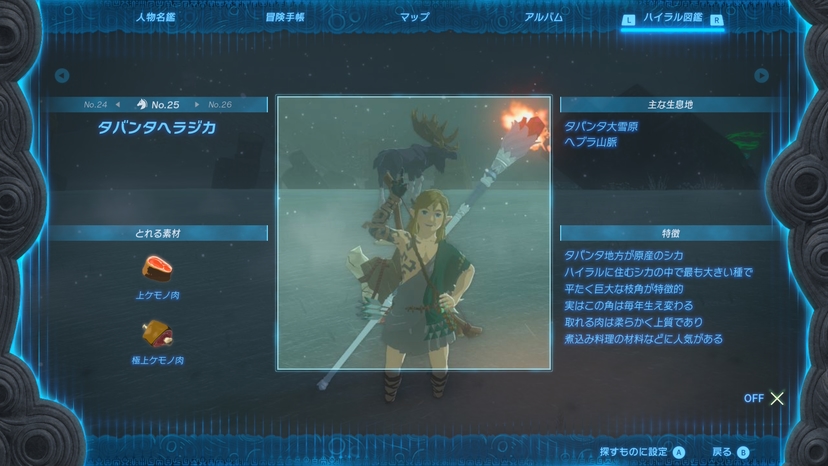Go back with 戻る
Screen dimensions: 828x466
(x=730, y=452)
